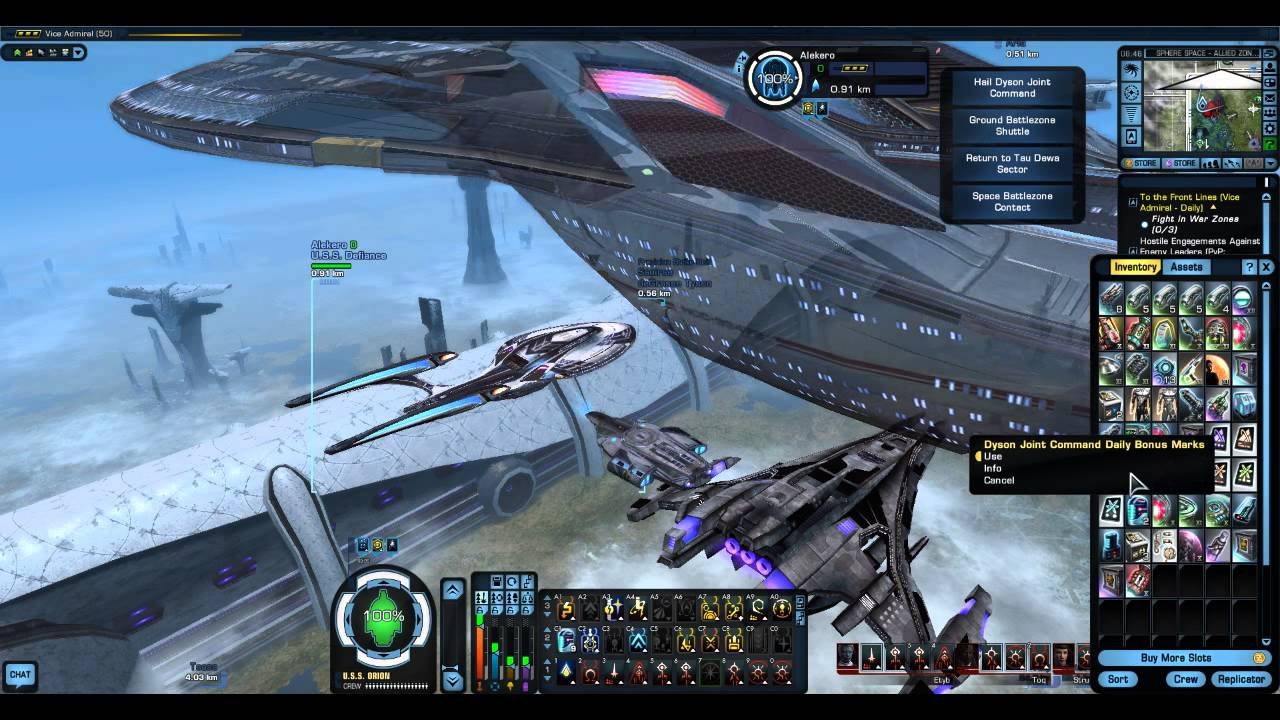Use the Dyson Joint Command Bonus Marks
1280x720 pixels.
(993, 457)
